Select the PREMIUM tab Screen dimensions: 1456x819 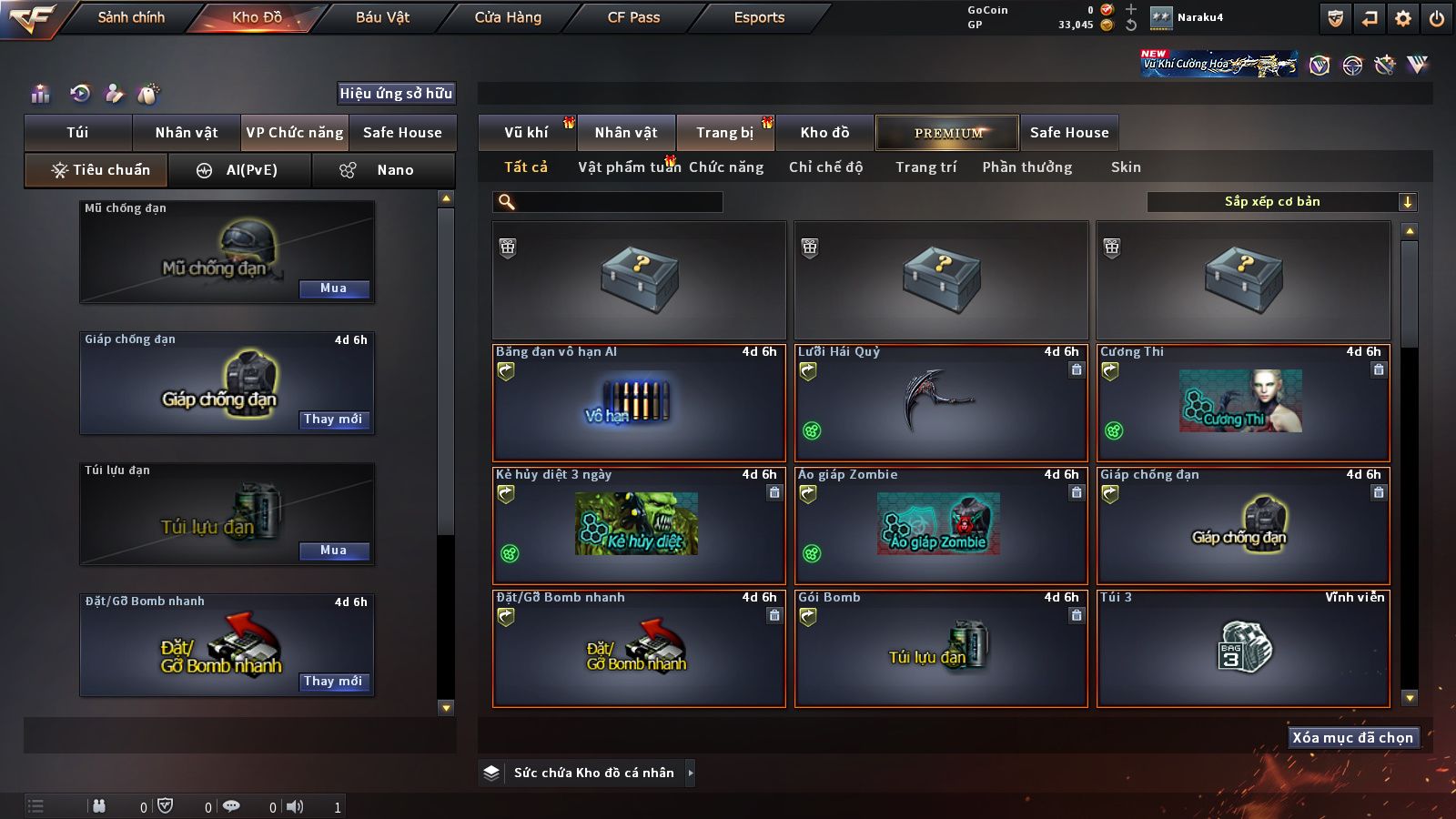click(947, 133)
